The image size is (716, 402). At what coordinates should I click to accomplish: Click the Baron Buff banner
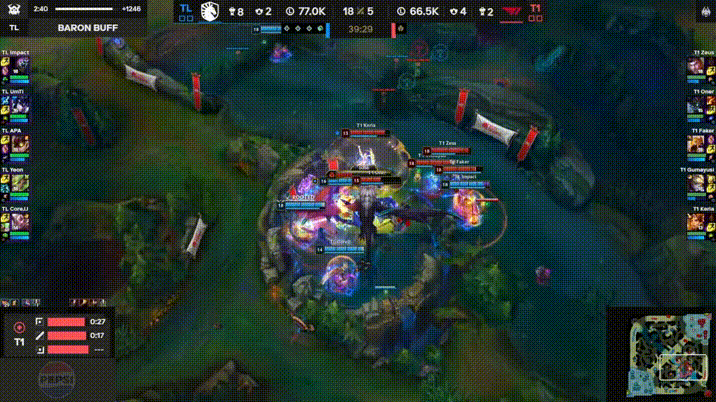(80, 27)
